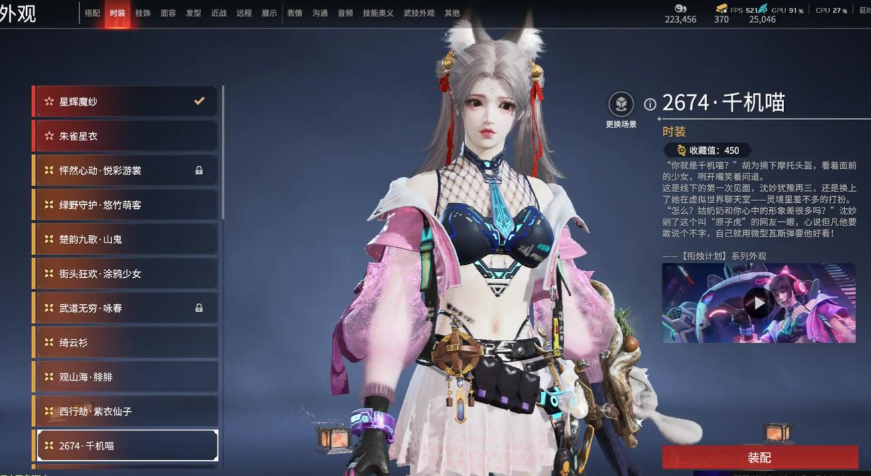The image size is (871, 476).
Task: Select the 楚韵九歌·山鬼 outfit
Action: (125, 240)
